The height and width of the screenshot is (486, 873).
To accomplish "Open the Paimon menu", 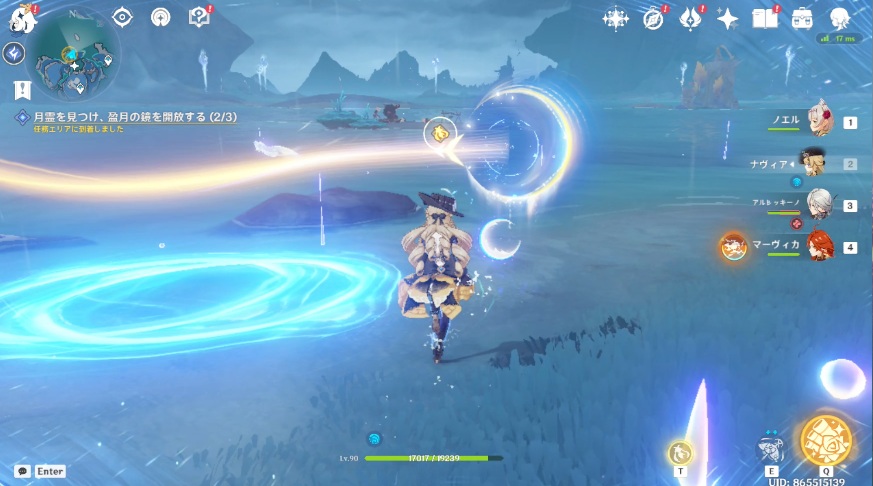I will pyautogui.click(x=21, y=17).
